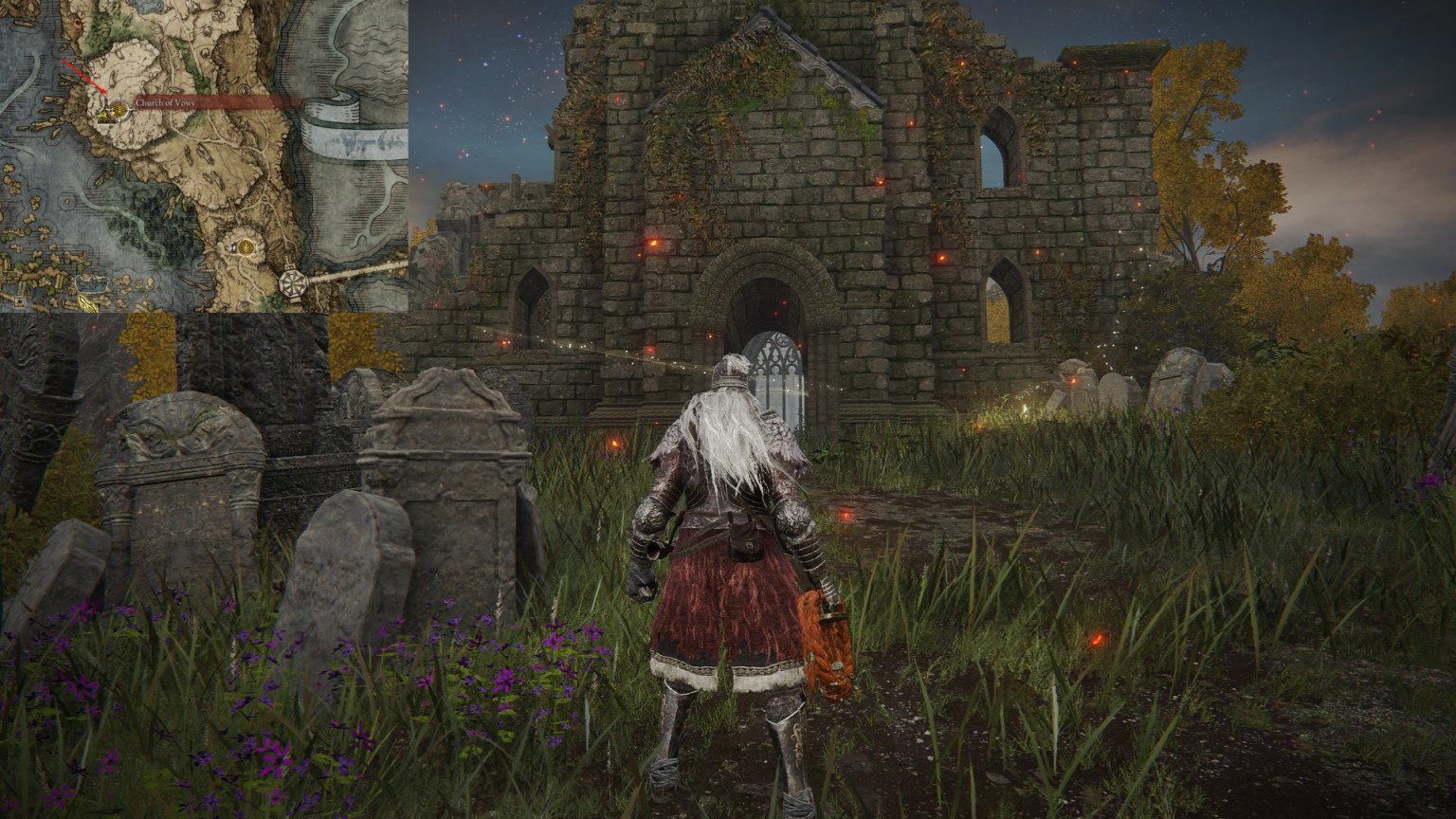This screenshot has height=819, width=1456.
Task: Select the yellow arrow marker at the map bottom
Action: [85, 304]
